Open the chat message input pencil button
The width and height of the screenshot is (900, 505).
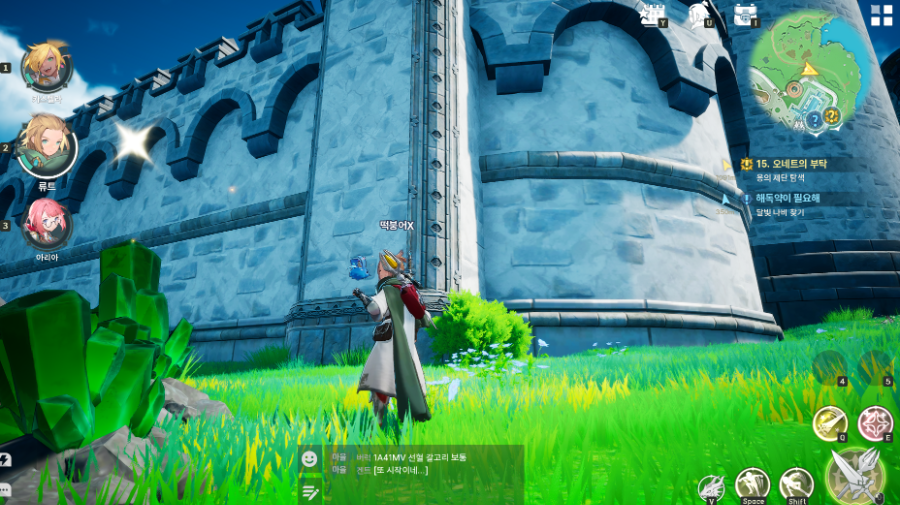tap(310, 491)
